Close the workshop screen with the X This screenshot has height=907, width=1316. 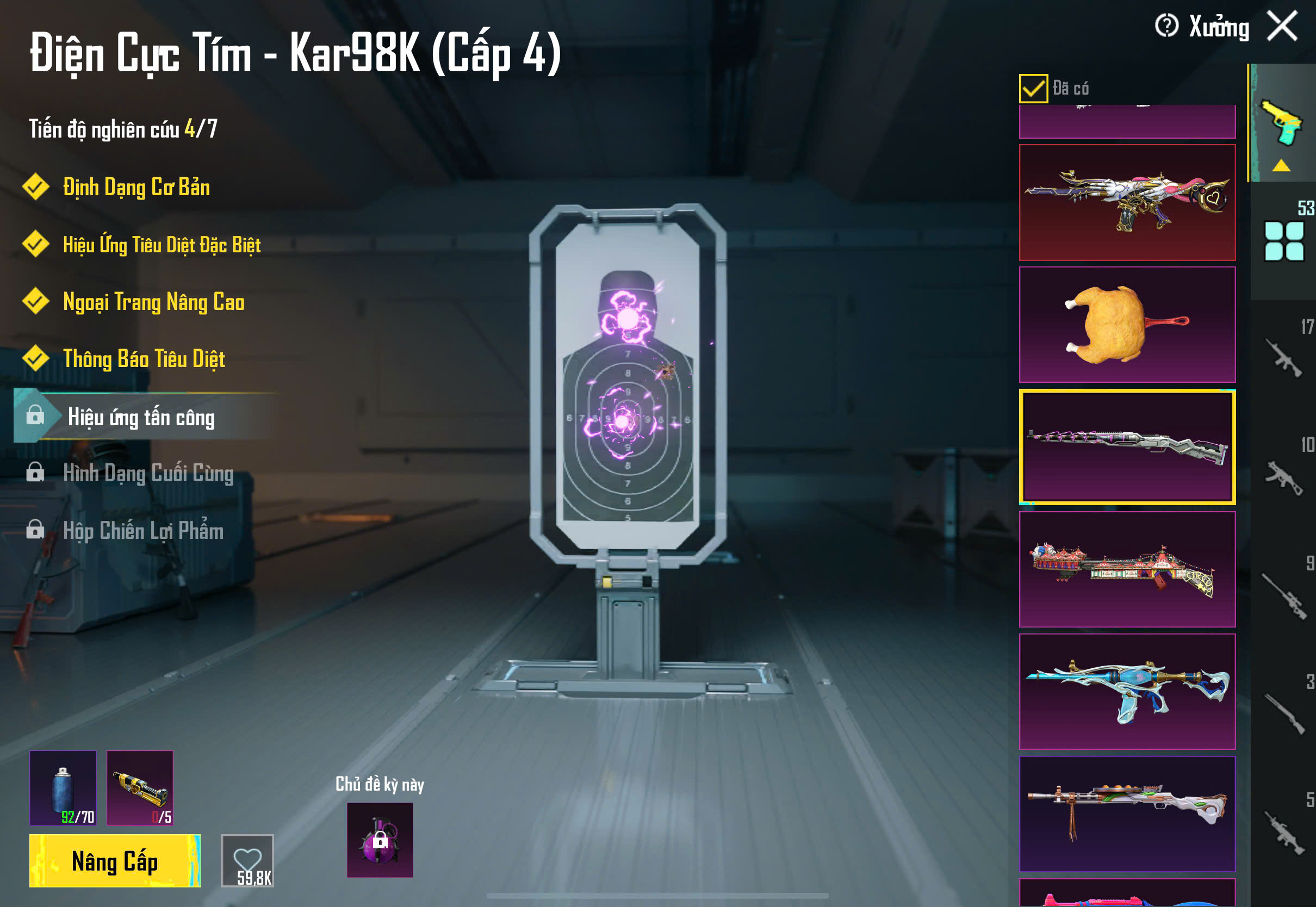point(1282,26)
